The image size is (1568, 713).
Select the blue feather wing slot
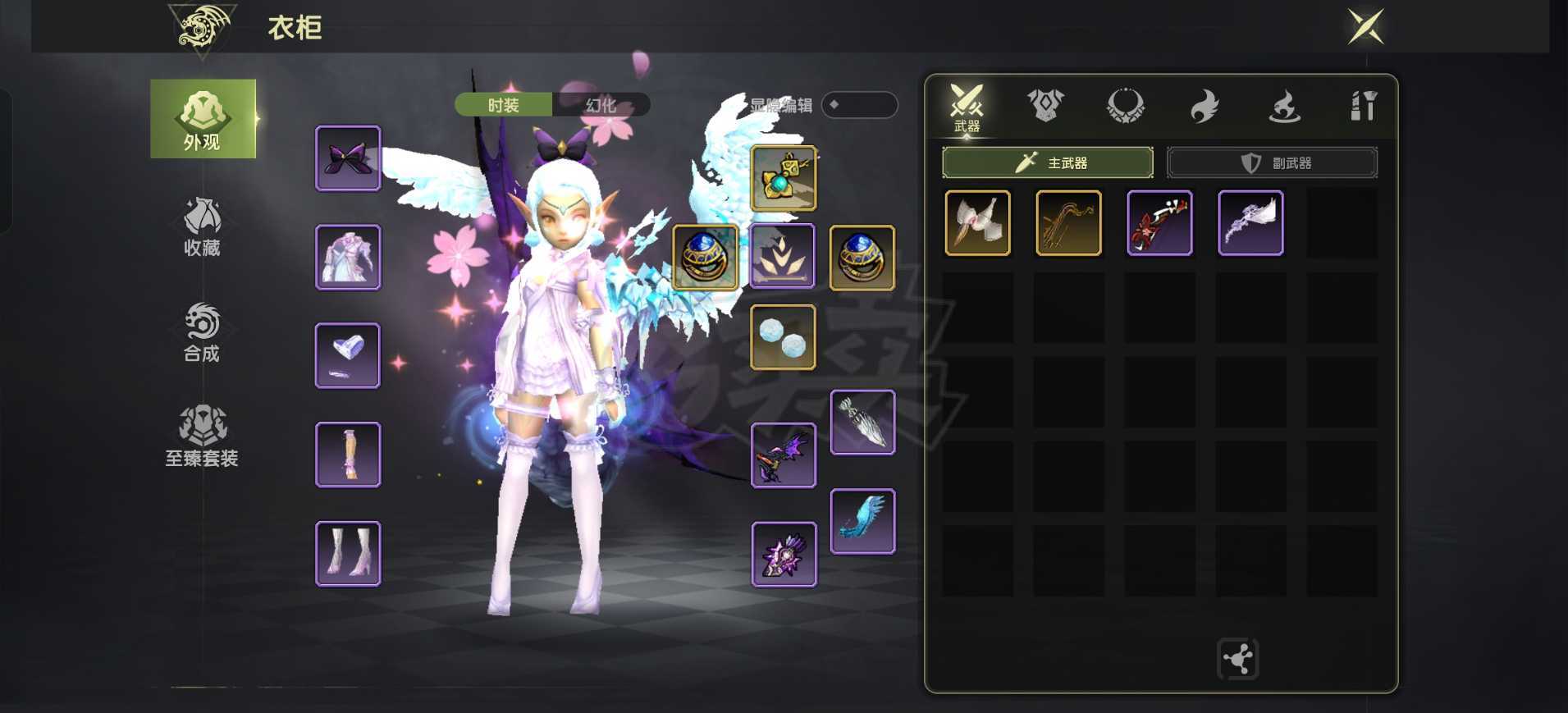(x=862, y=522)
